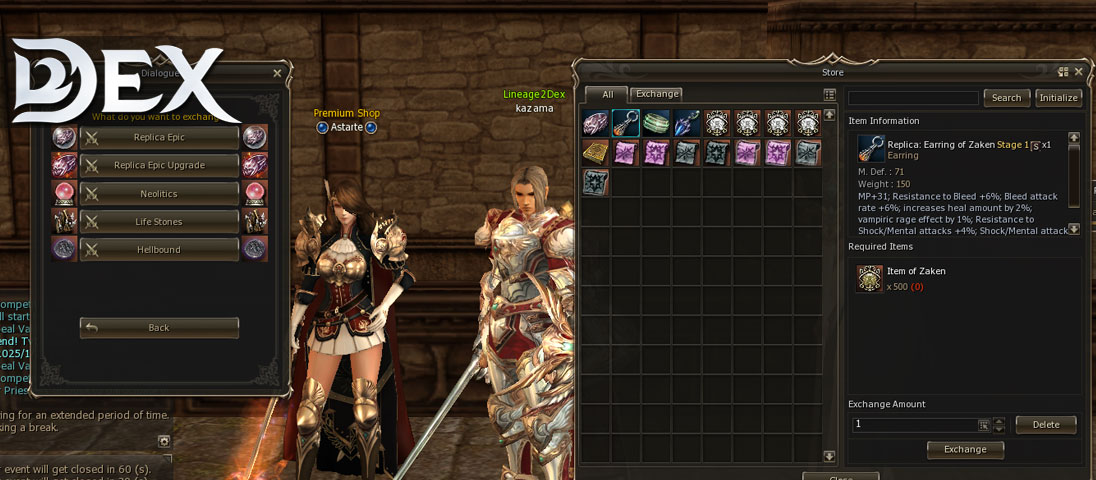1096x480 pixels.
Task: Switch to the Exchange tab in Store
Action: pos(657,94)
